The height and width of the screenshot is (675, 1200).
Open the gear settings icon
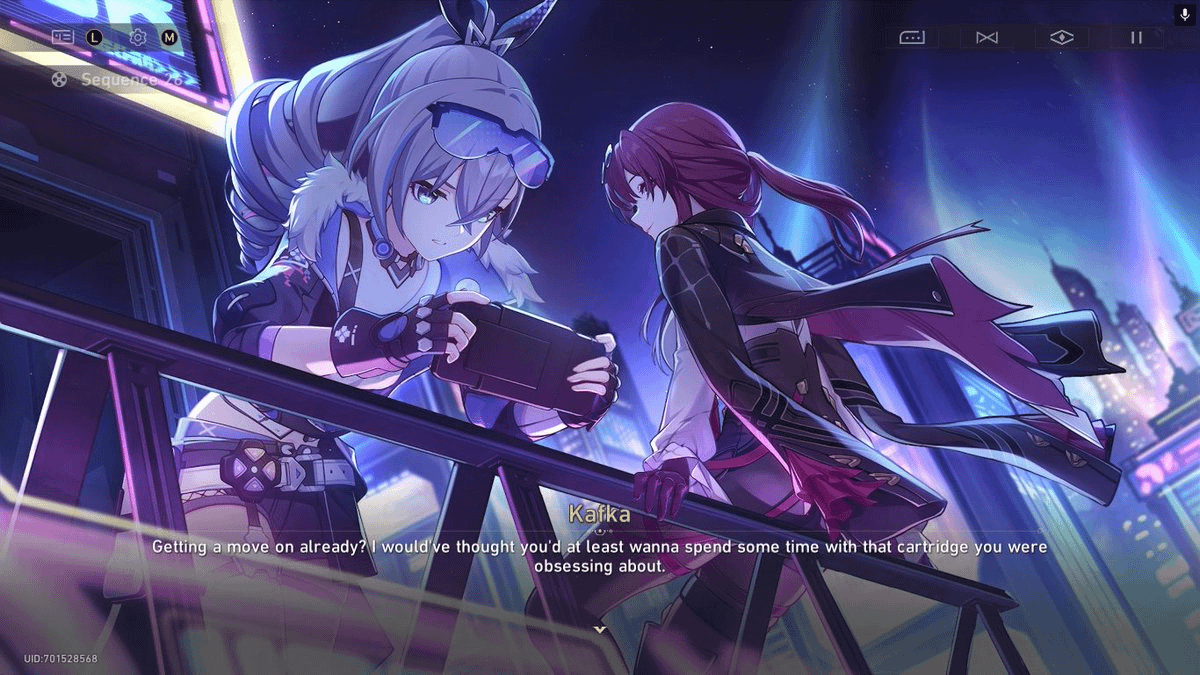point(138,37)
